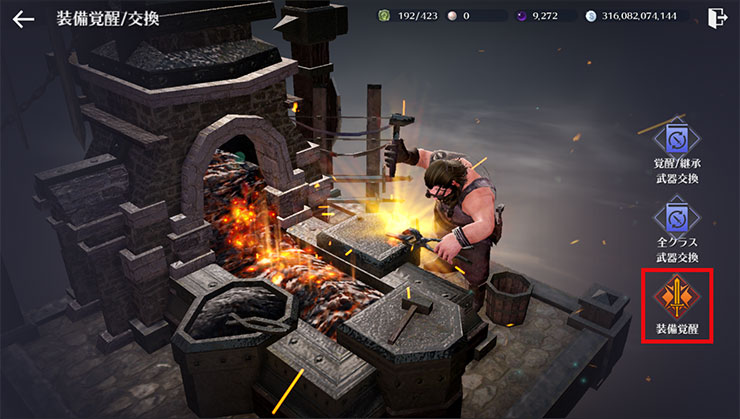The image size is (740, 419).
Task: Go back with the arrow button
Action: click(23, 18)
